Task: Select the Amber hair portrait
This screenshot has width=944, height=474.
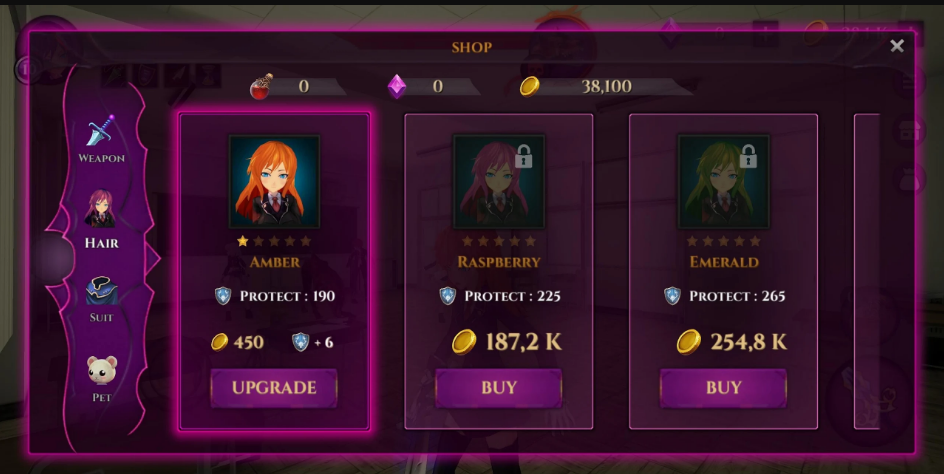Action: click(274, 182)
